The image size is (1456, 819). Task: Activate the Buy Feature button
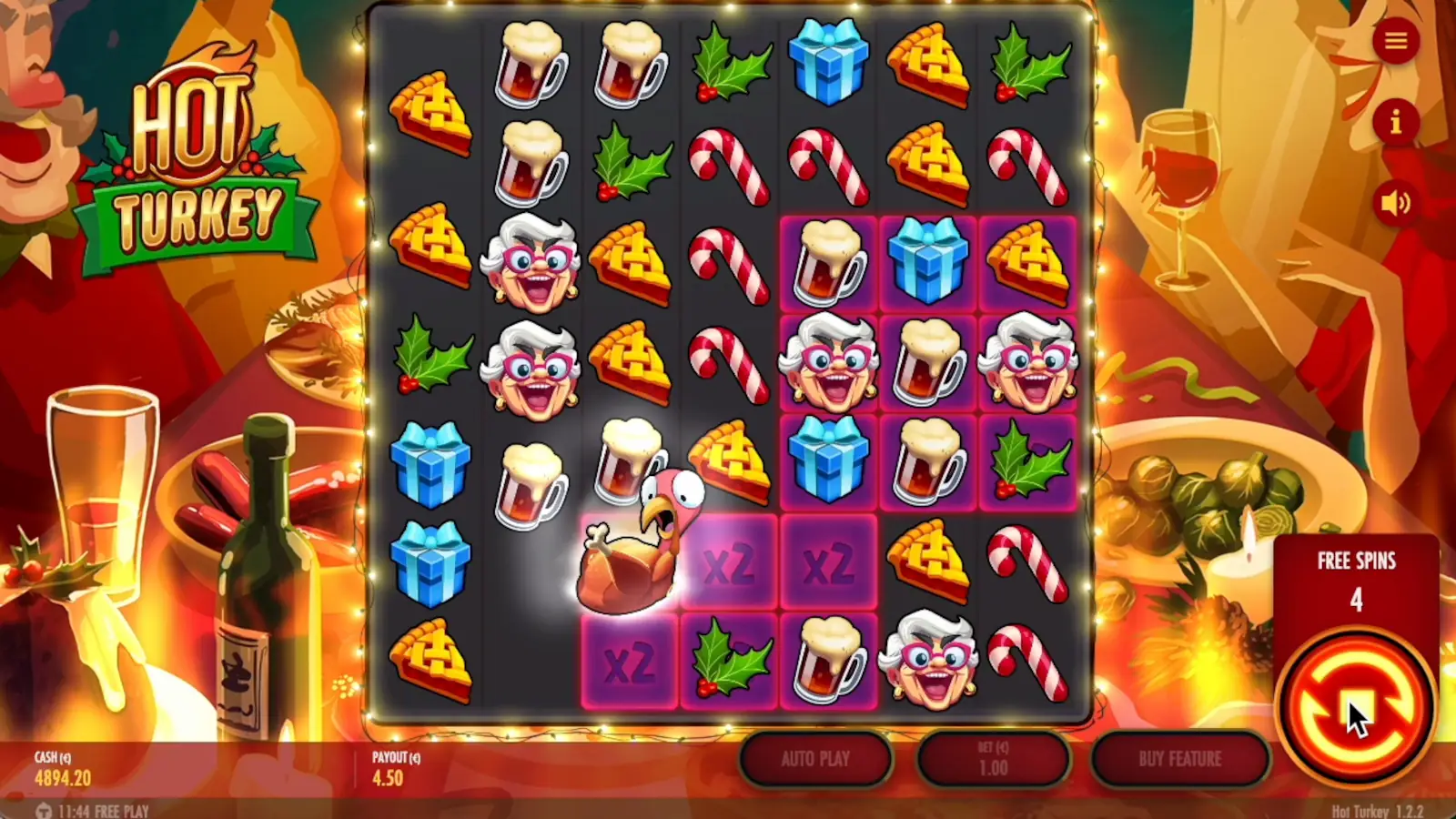click(x=1183, y=760)
